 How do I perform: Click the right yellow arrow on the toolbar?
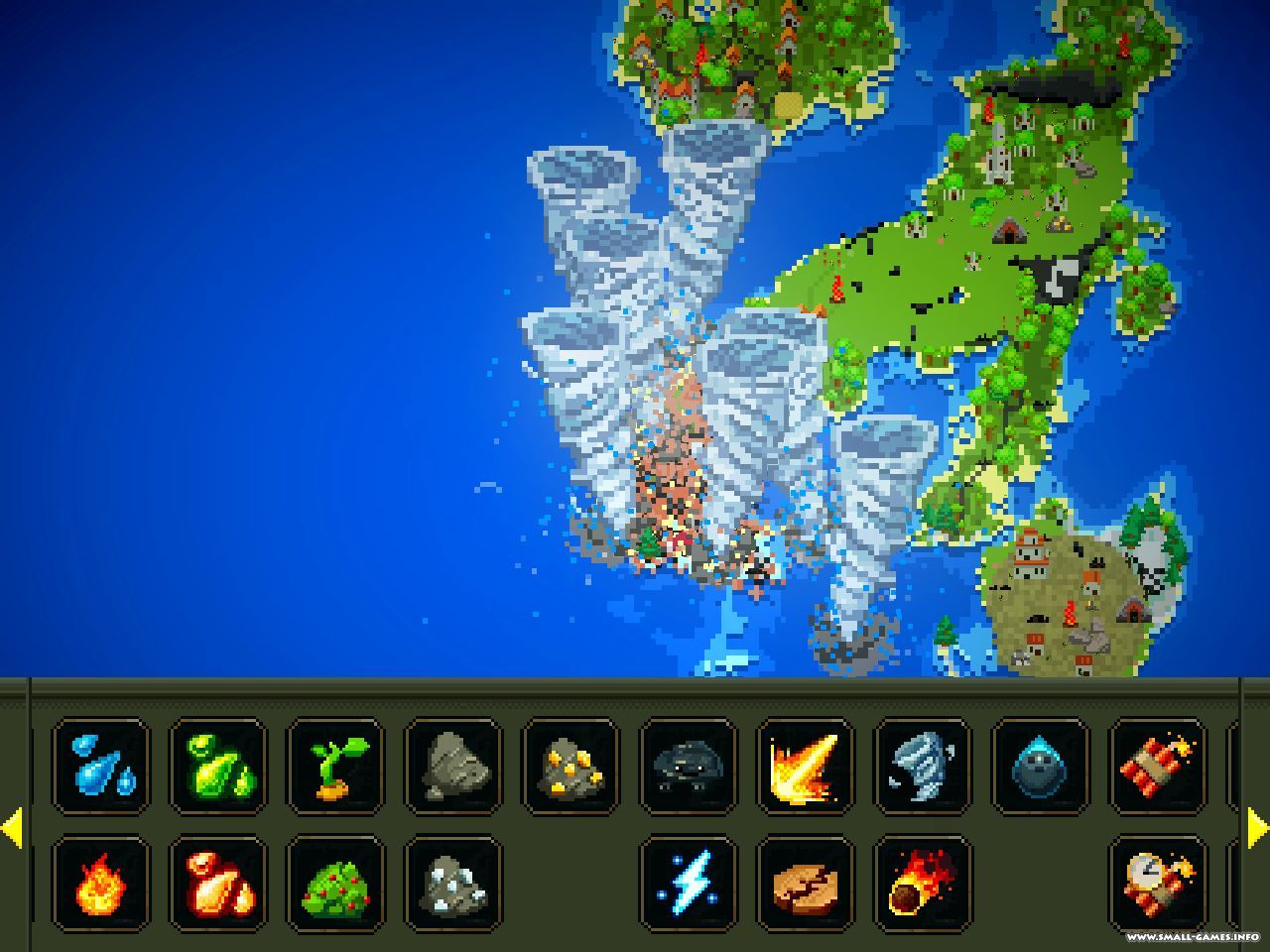tap(1257, 828)
